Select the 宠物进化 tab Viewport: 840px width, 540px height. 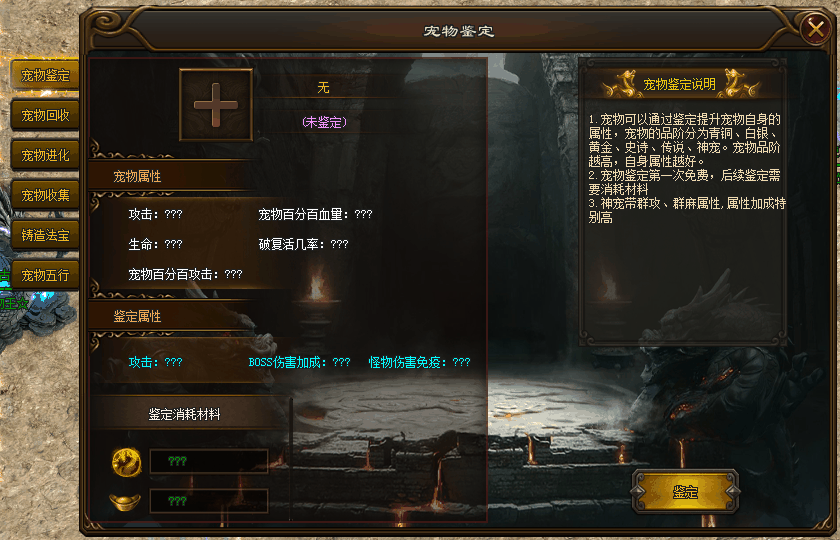[x=45, y=155]
